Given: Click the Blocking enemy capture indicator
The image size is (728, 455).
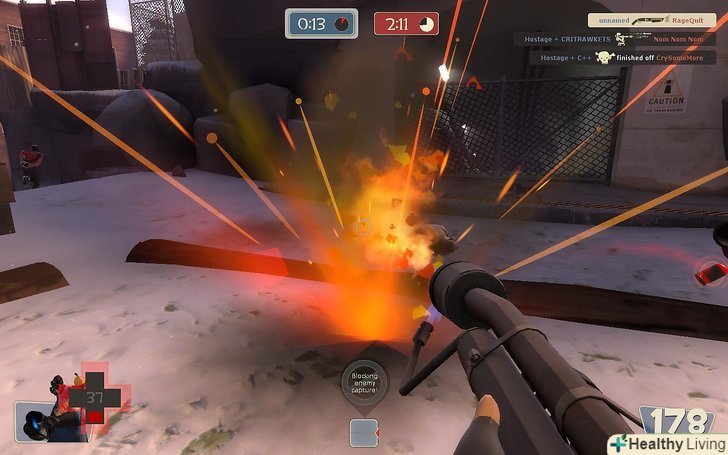Looking at the screenshot, I should (362, 383).
